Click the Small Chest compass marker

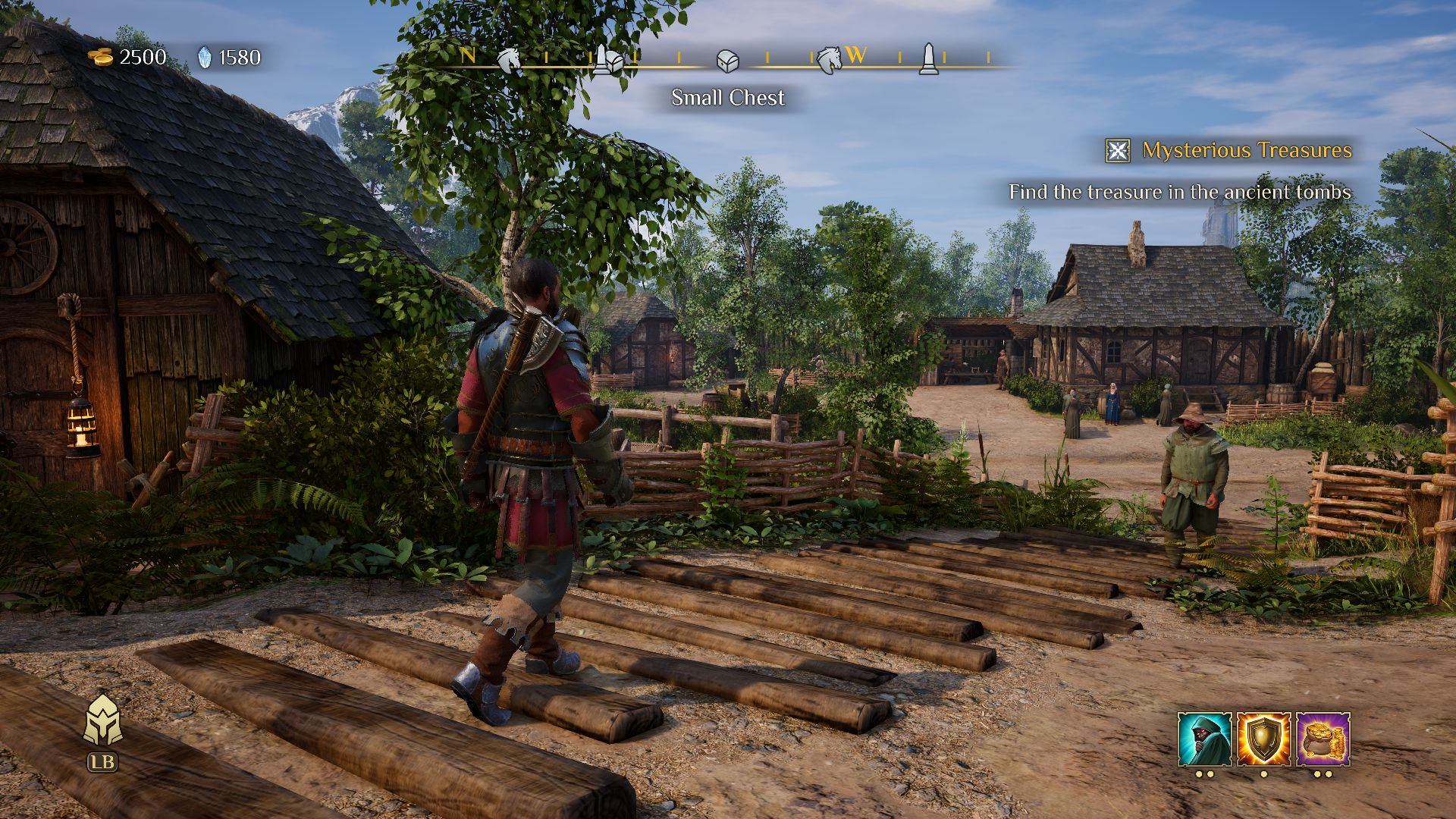point(727,61)
